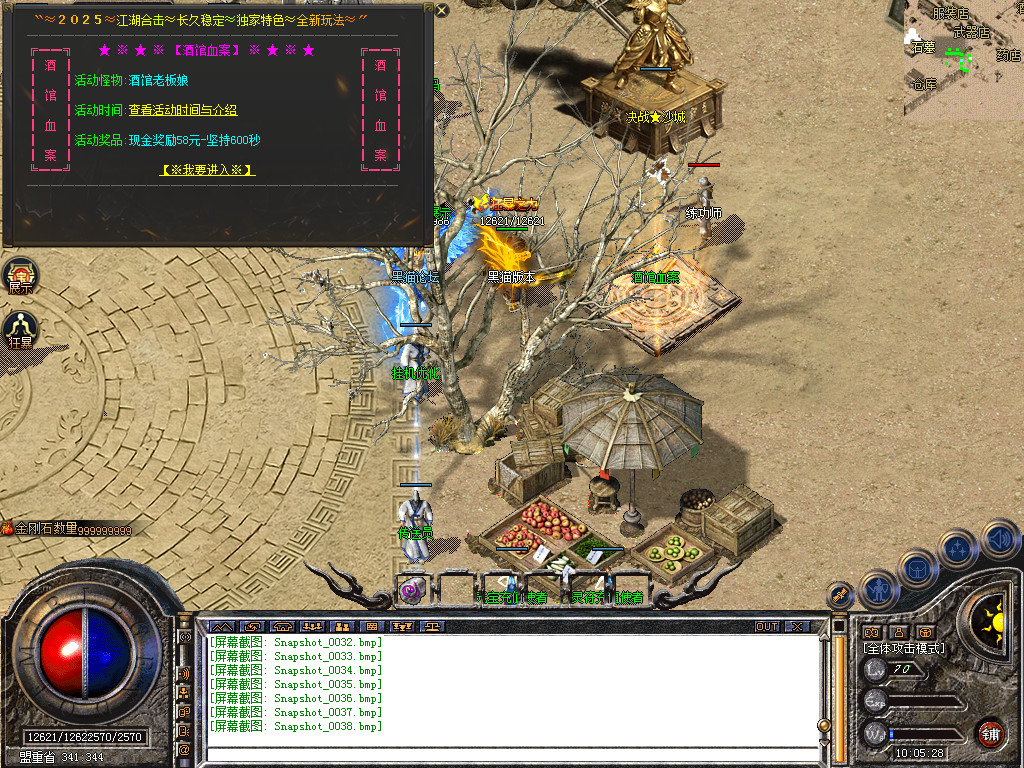Click the small orange satellite icon

[841, 595]
